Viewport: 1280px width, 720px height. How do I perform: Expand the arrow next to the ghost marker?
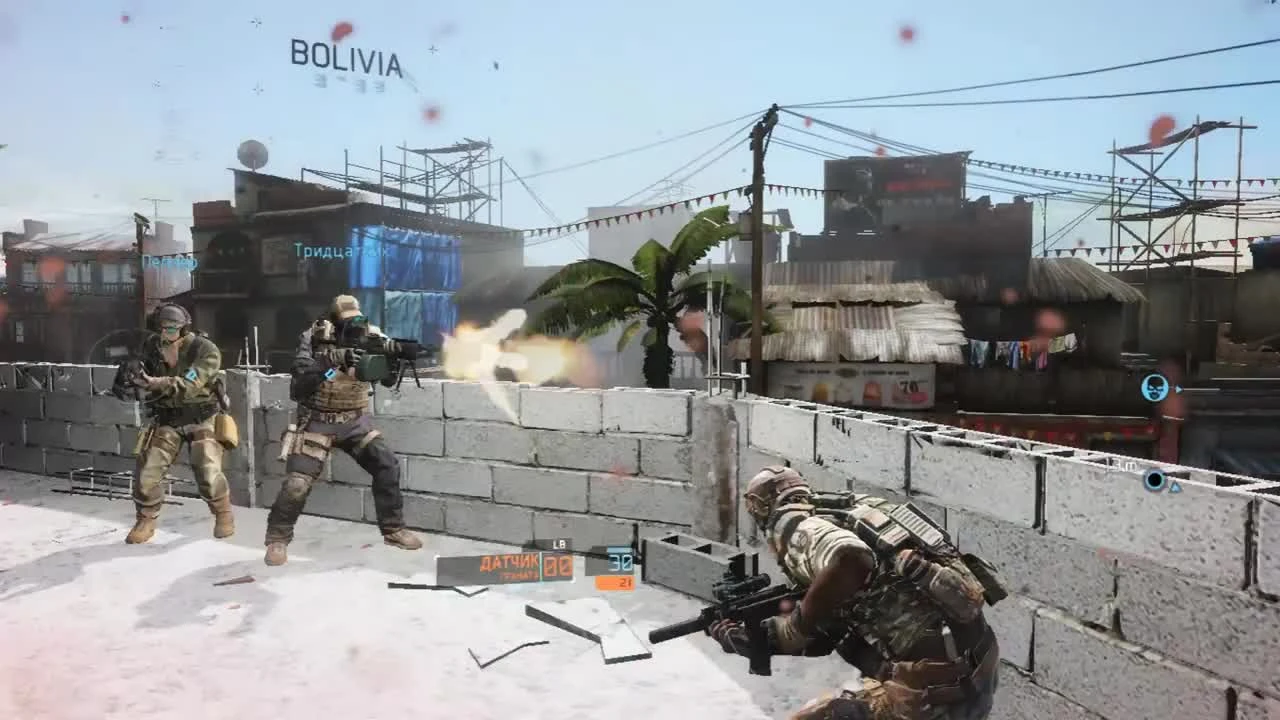tap(1179, 389)
